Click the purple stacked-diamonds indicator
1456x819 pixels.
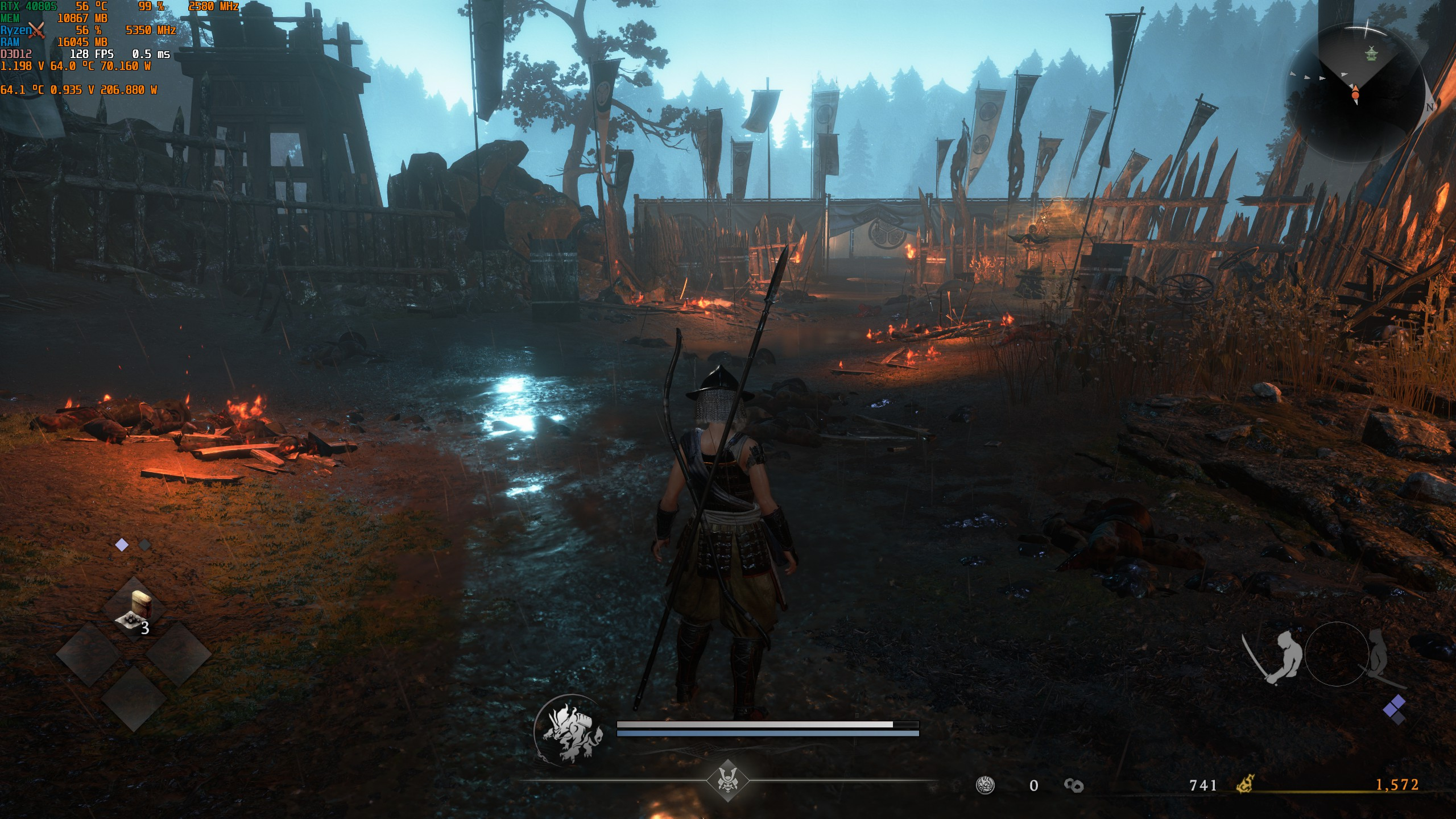point(1394,709)
